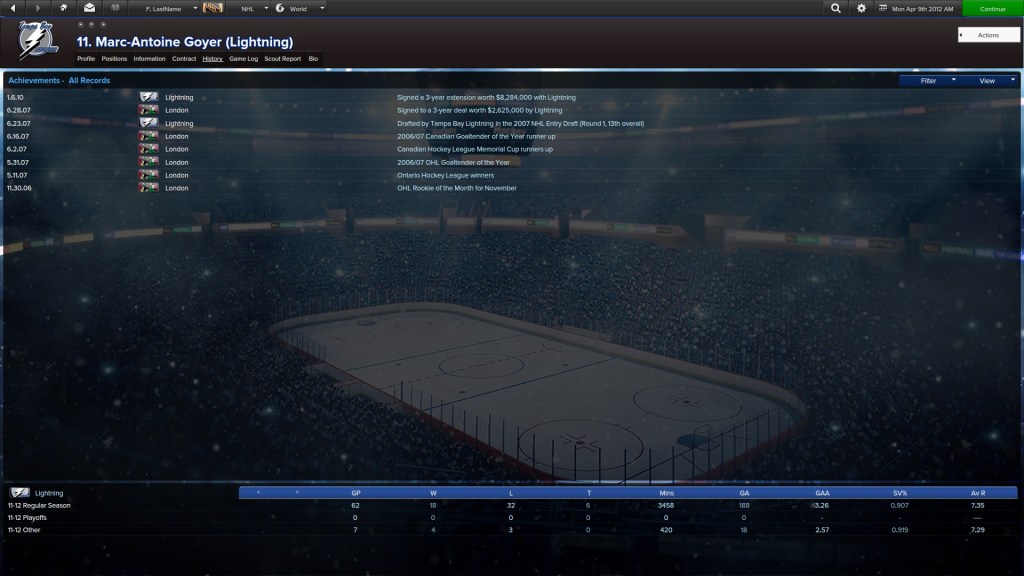
Task: Switch to the Bio tab
Action: (313, 59)
